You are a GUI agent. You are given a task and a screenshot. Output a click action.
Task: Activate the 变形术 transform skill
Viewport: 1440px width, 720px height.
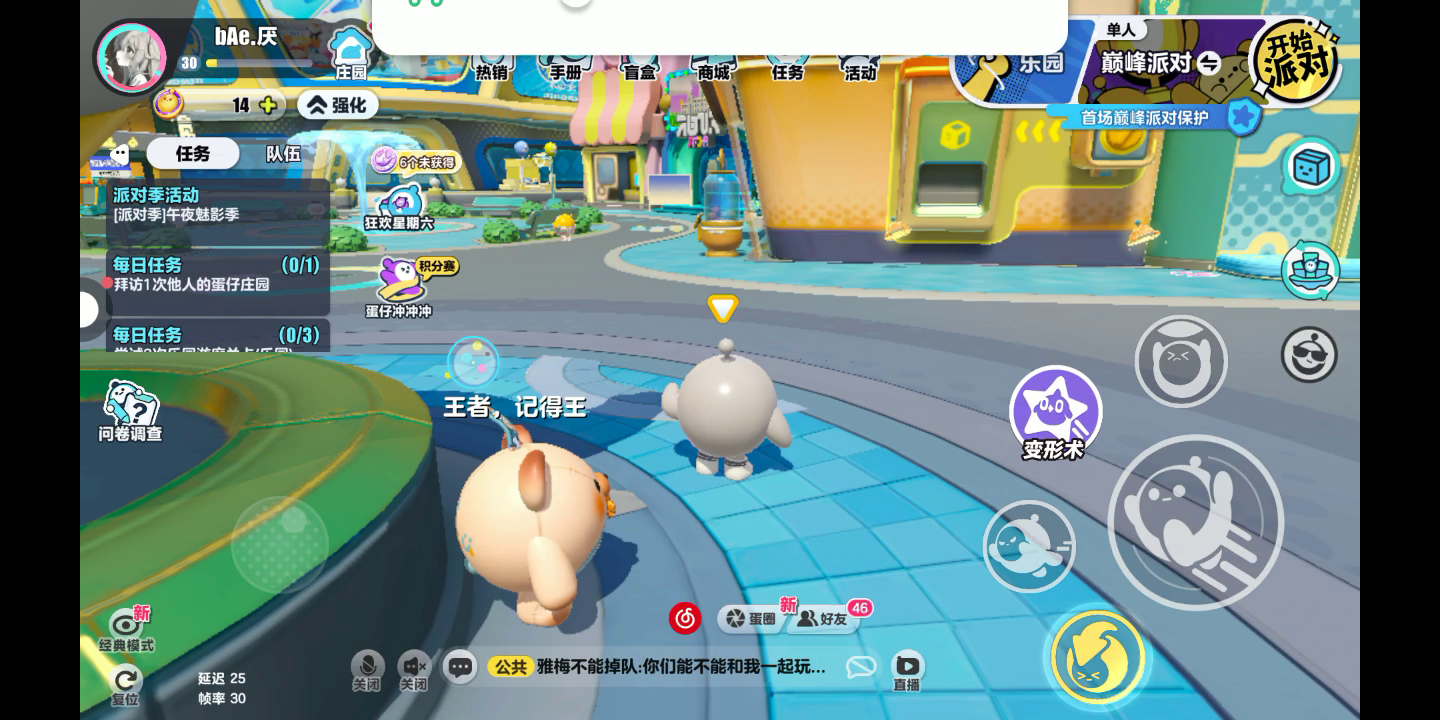(x=1055, y=412)
